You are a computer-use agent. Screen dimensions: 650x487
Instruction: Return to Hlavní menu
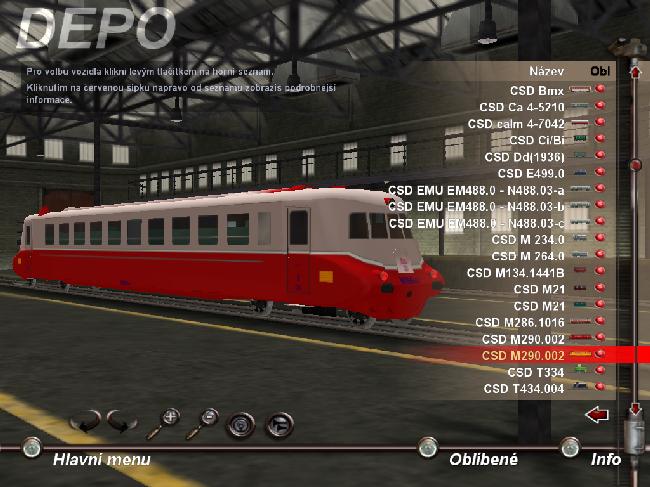tap(101, 459)
